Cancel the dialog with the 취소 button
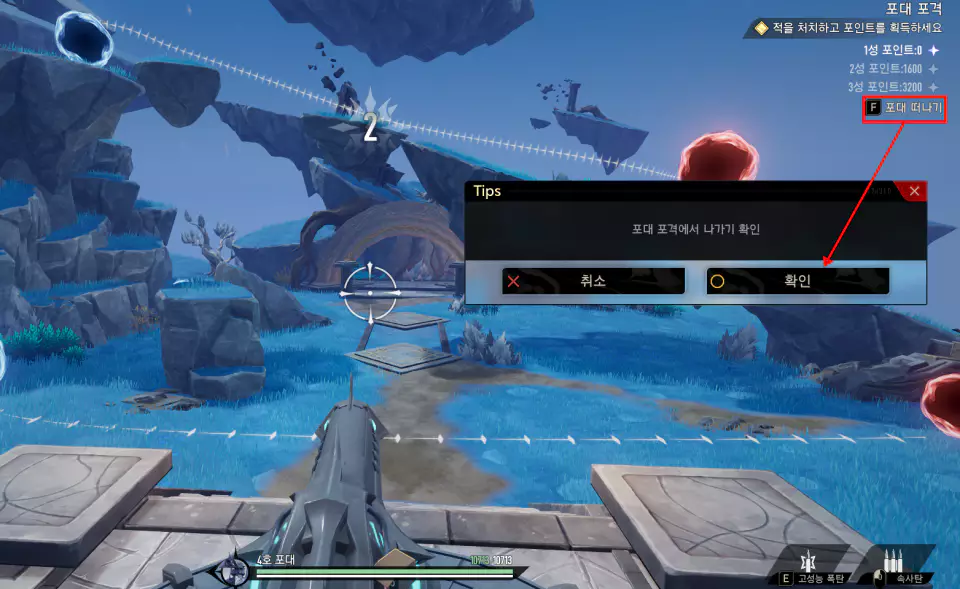Image resolution: width=960 pixels, height=589 pixels. (593, 281)
